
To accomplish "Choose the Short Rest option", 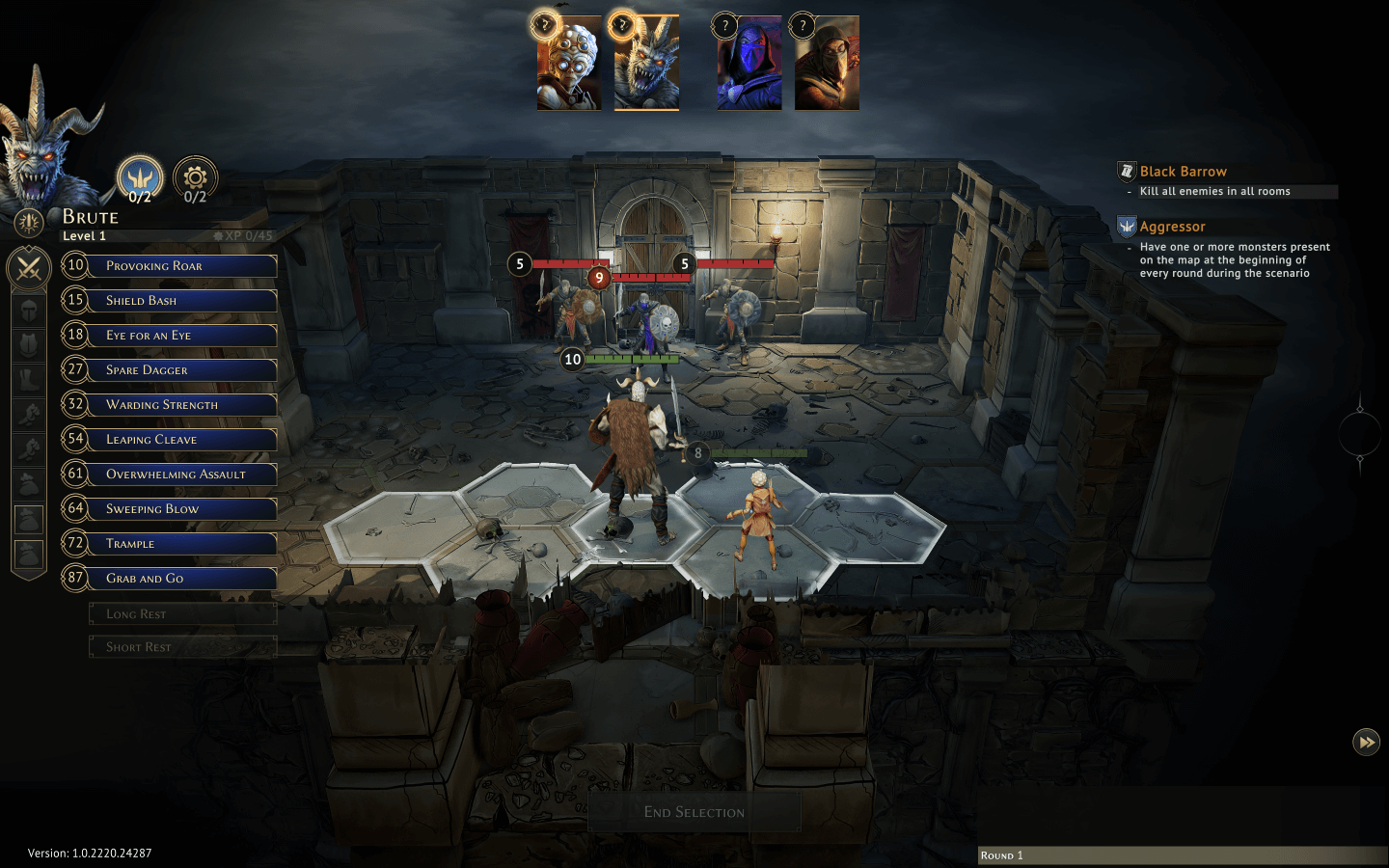I will coord(182,647).
